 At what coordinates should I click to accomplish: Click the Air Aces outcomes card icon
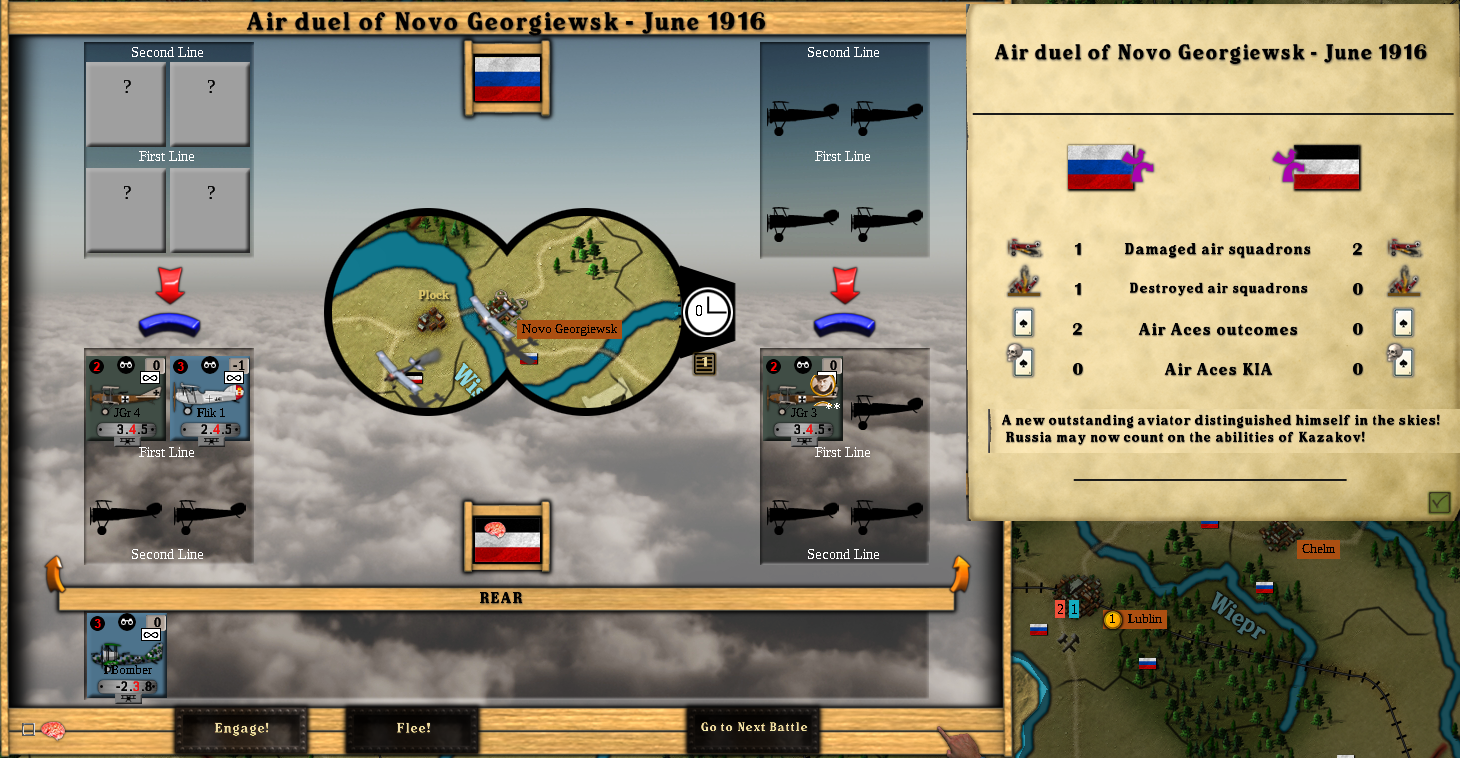pos(1021,323)
